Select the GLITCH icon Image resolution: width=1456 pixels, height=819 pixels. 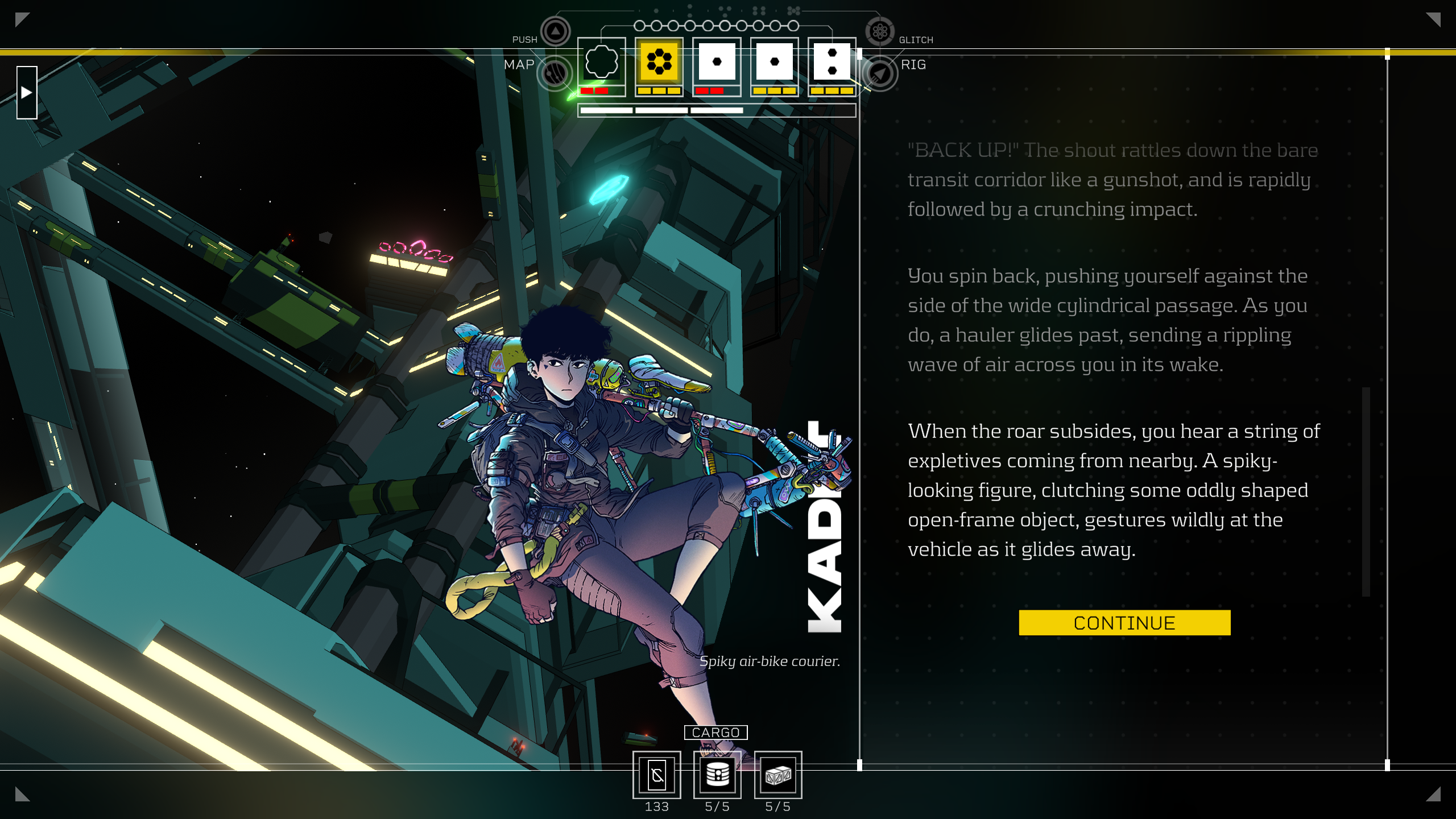(x=880, y=31)
